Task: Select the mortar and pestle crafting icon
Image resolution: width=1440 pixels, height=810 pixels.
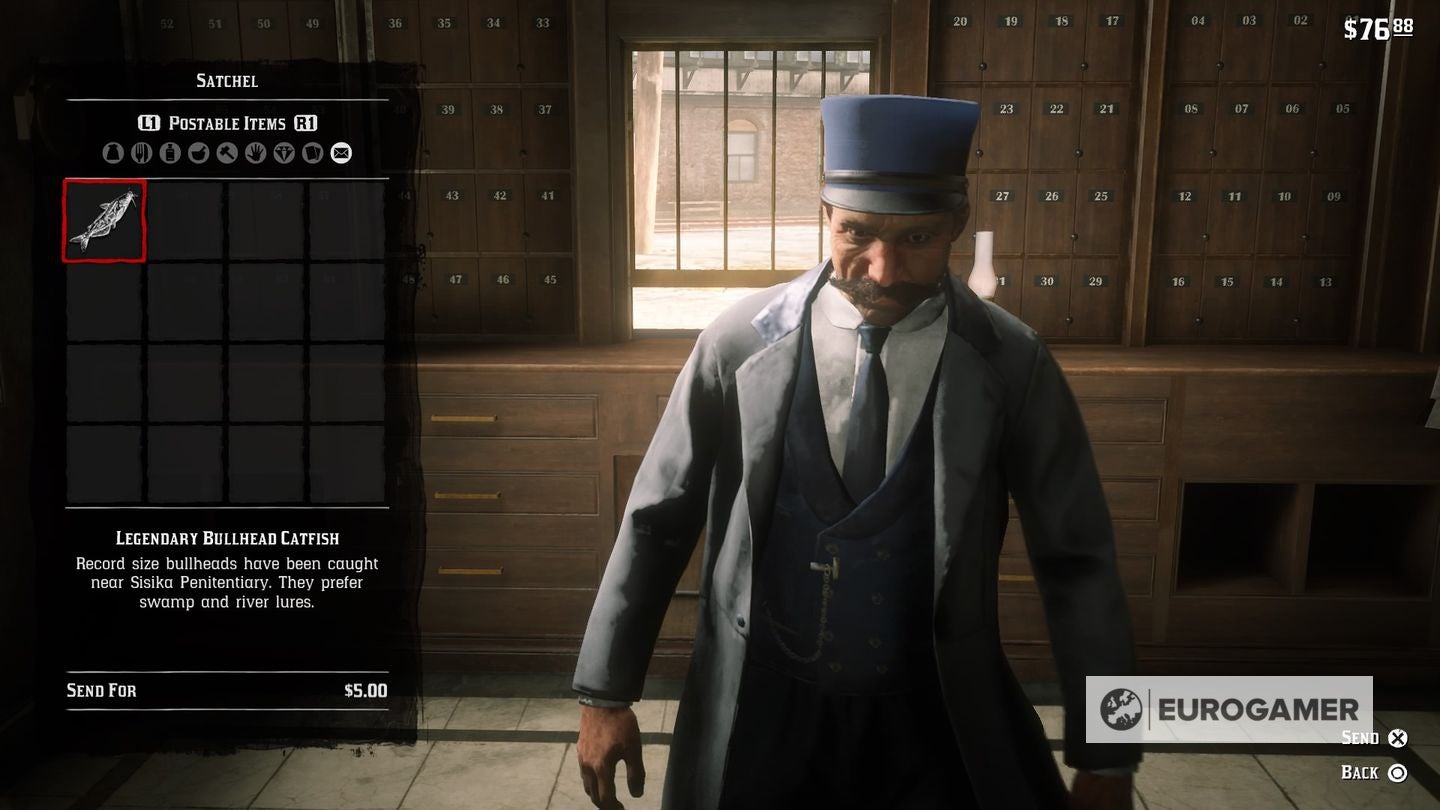Action: point(196,153)
